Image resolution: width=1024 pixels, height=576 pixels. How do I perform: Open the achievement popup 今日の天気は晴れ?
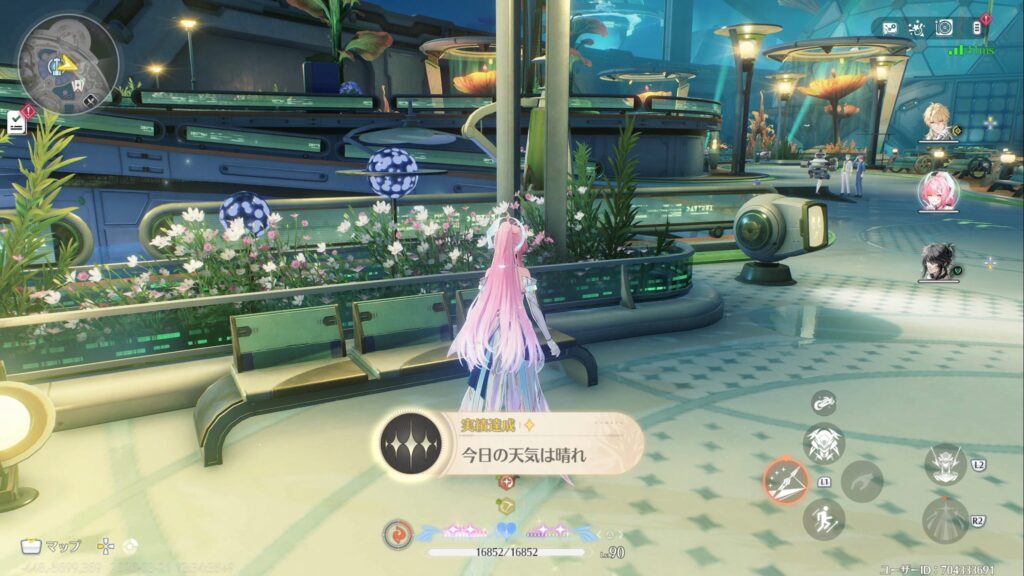(510, 445)
